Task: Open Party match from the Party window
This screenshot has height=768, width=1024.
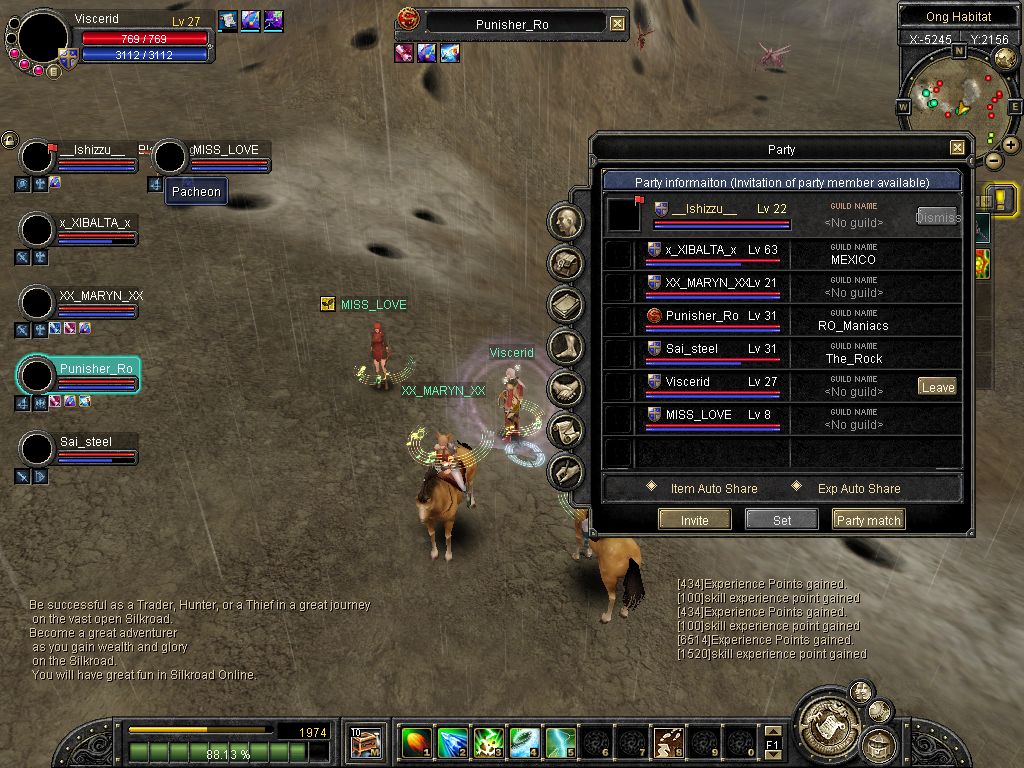Action: click(868, 520)
